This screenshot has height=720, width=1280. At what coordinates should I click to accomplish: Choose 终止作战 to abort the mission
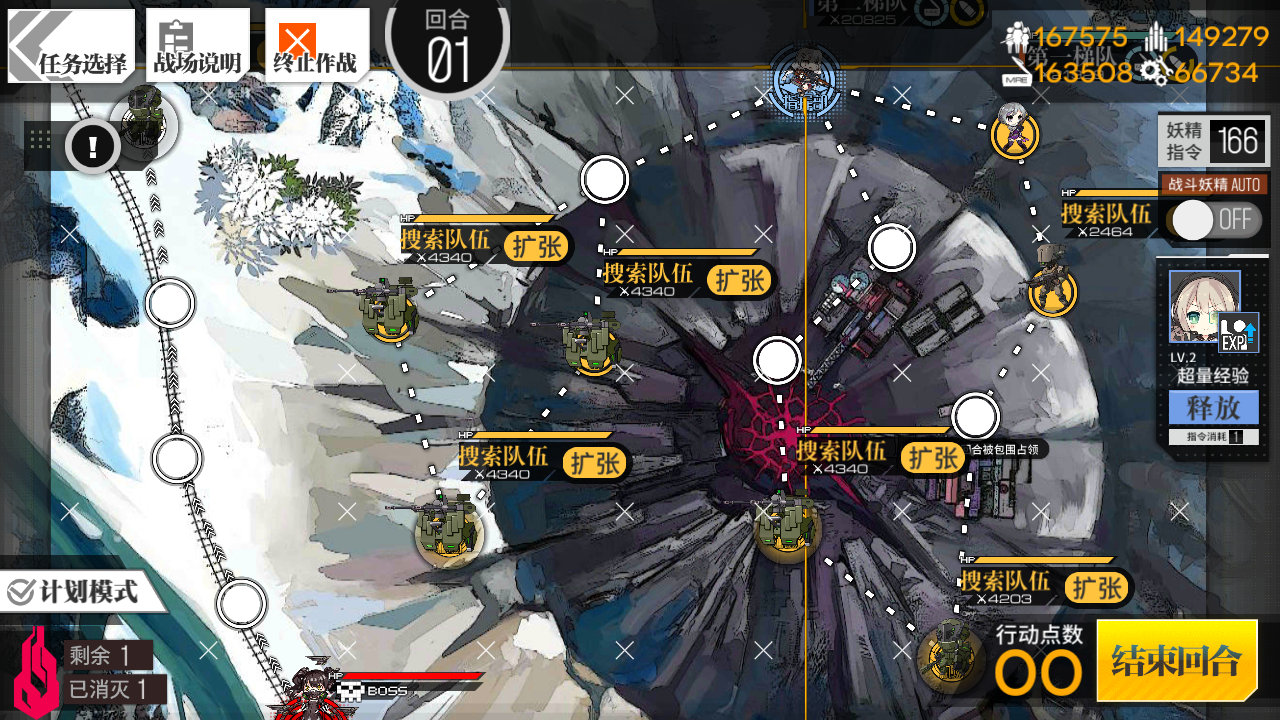pyautogui.click(x=315, y=46)
